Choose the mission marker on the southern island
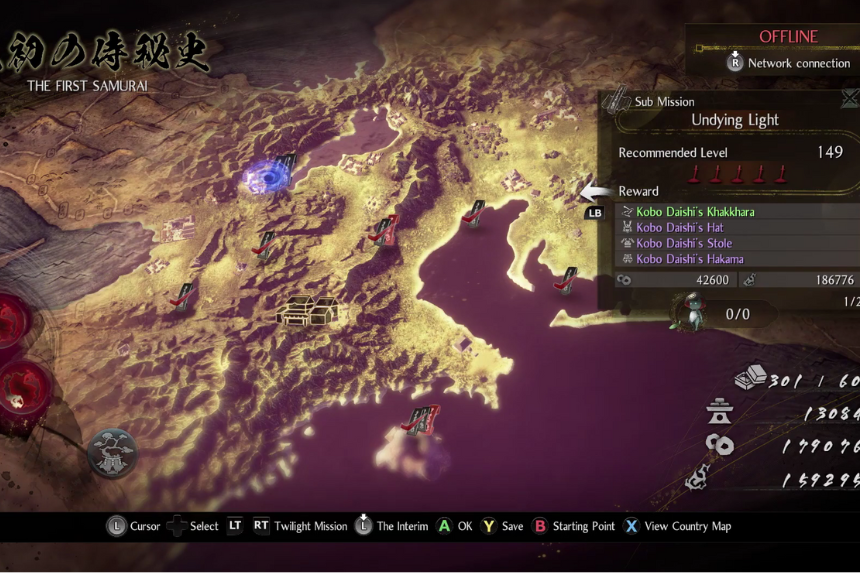 [423, 419]
